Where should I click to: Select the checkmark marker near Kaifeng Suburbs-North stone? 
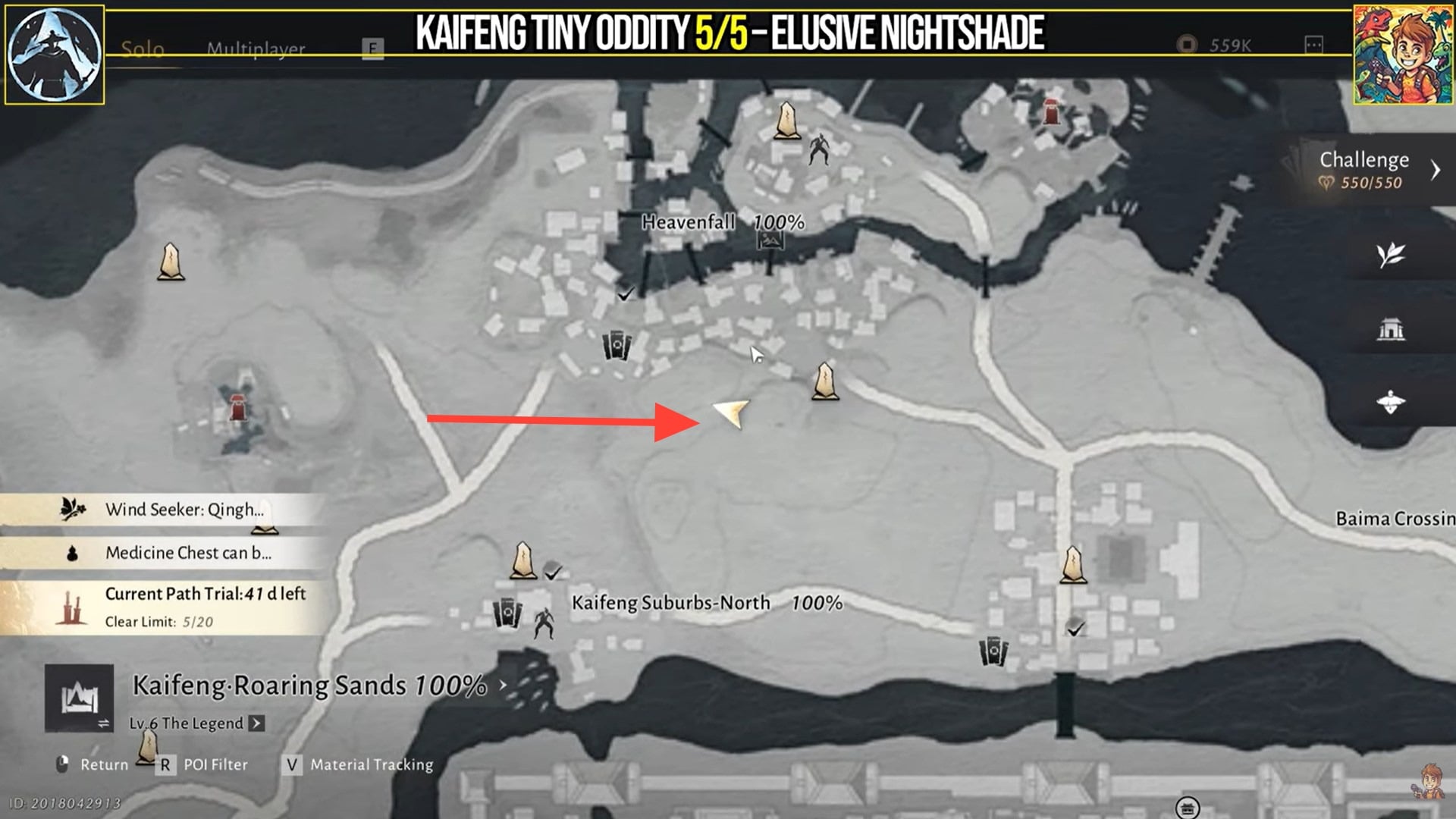coord(553,575)
